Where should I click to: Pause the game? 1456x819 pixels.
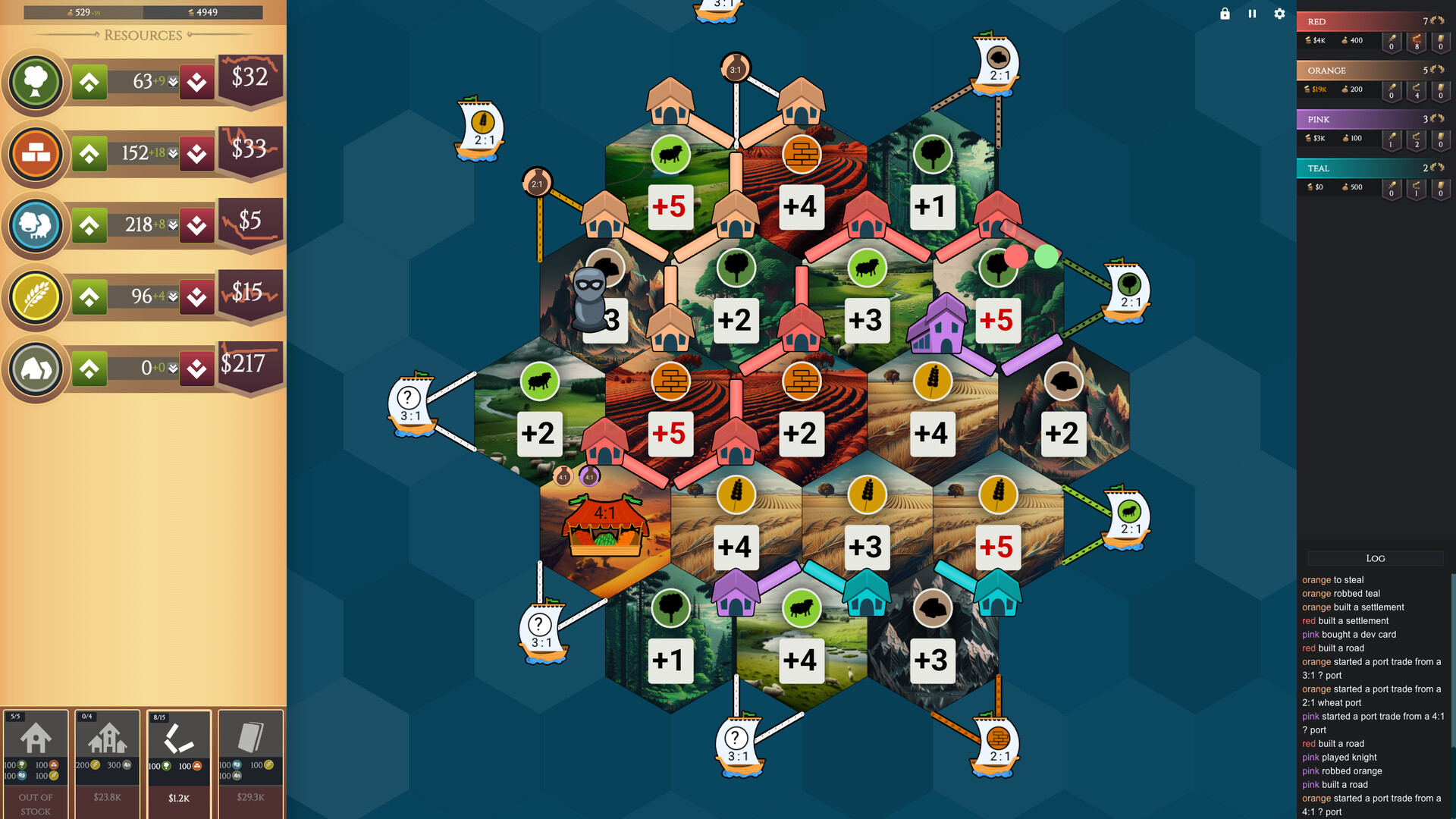click(x=1252, y=14)
